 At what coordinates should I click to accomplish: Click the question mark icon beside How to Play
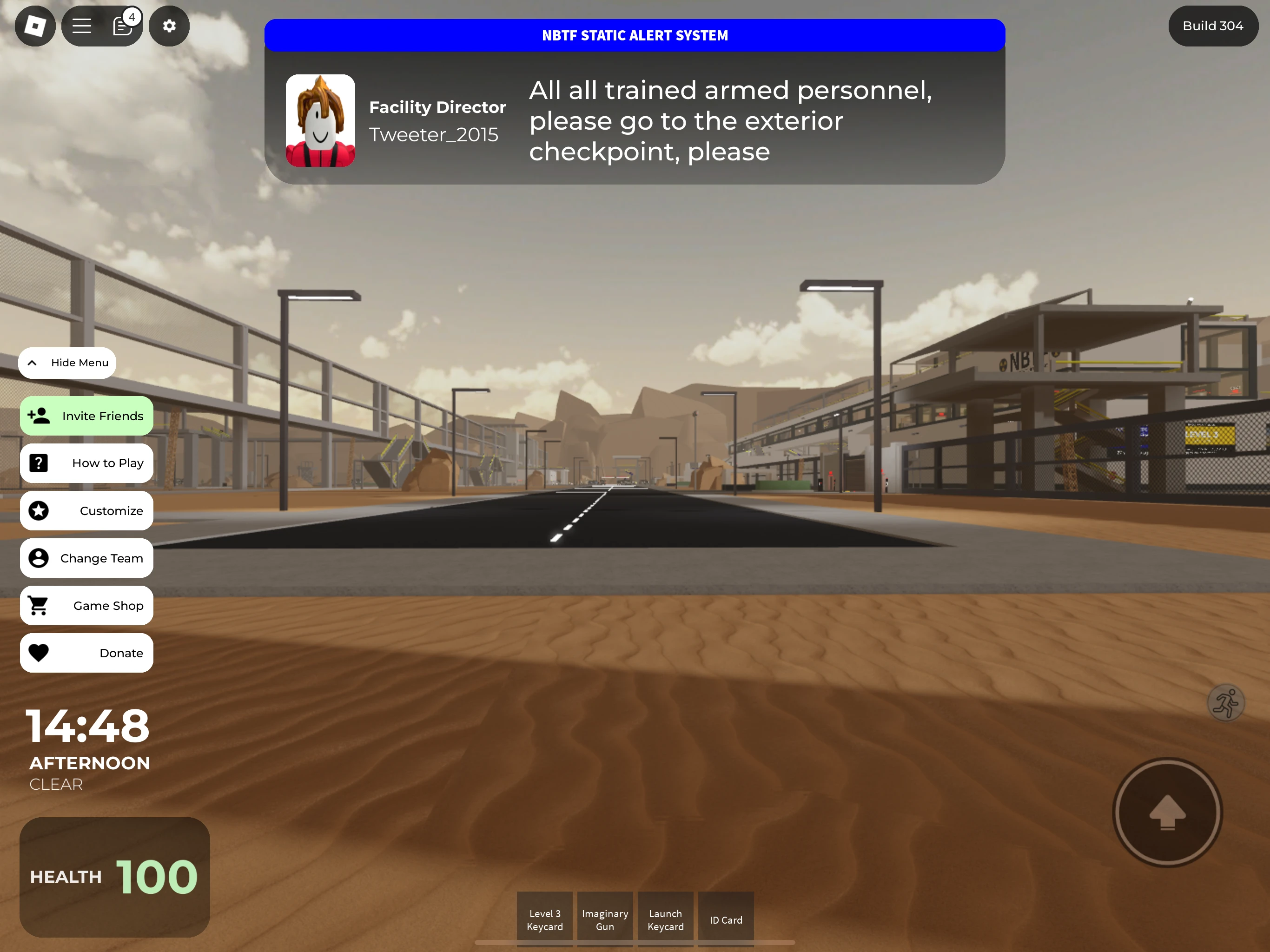click(x=38, y=463)
